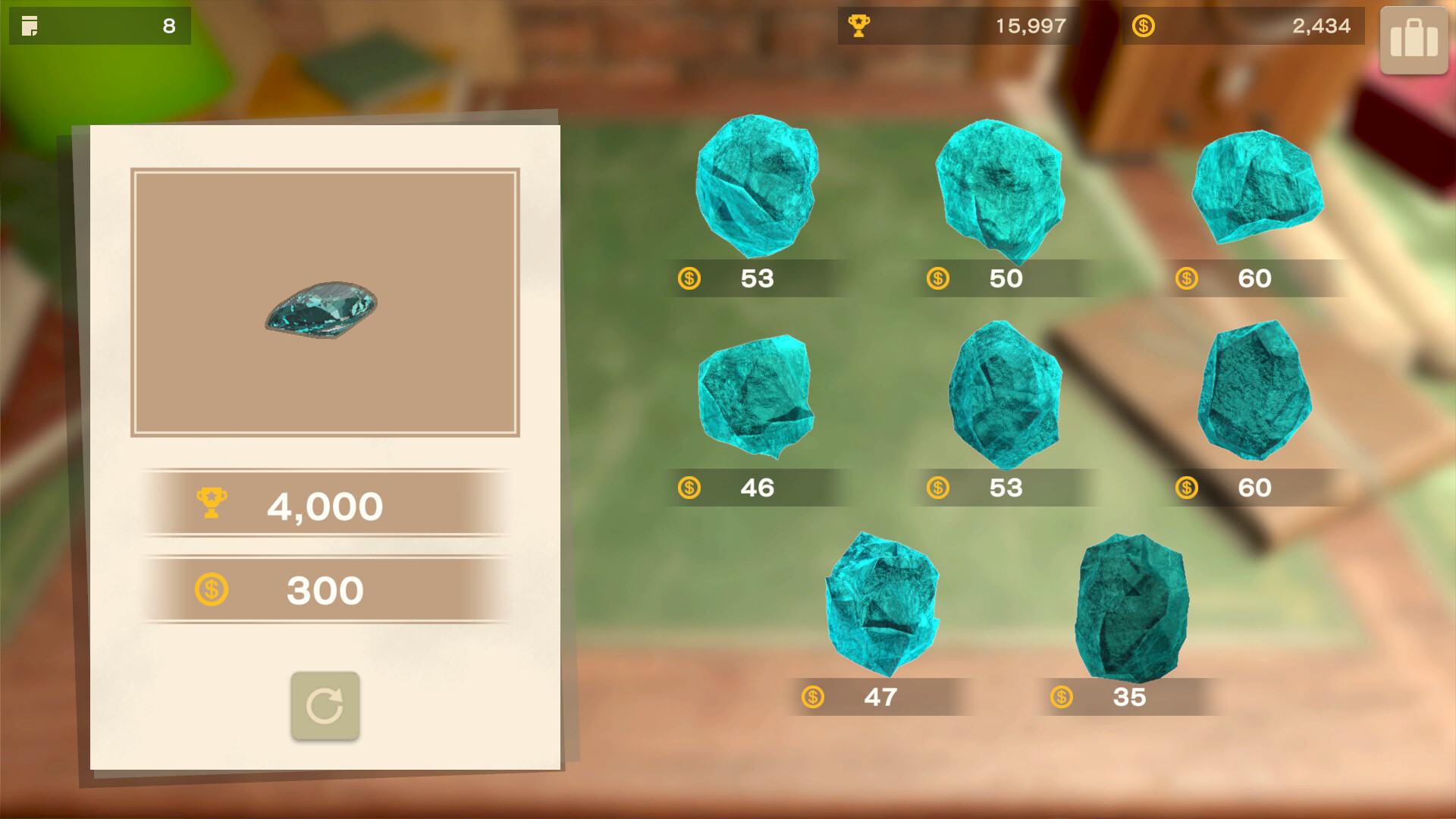Click the 300 coin price bar

tap(325, 589)
